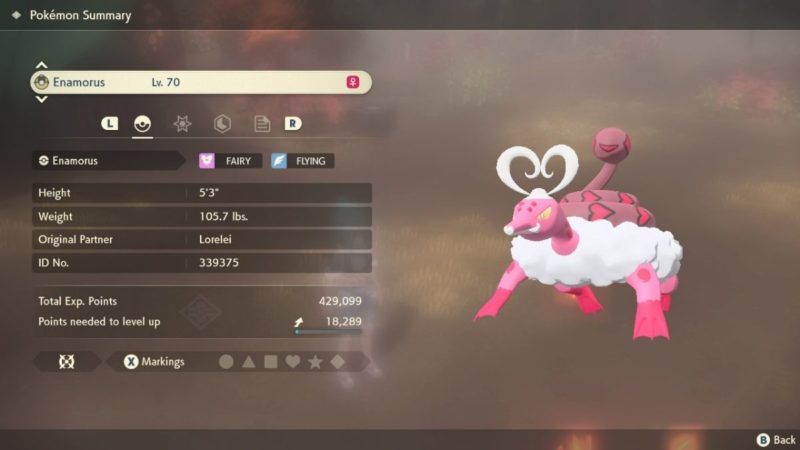Screen dimensions: 800x450
Task: Go back from the Pokémon Summary
Action: (776, 439)
